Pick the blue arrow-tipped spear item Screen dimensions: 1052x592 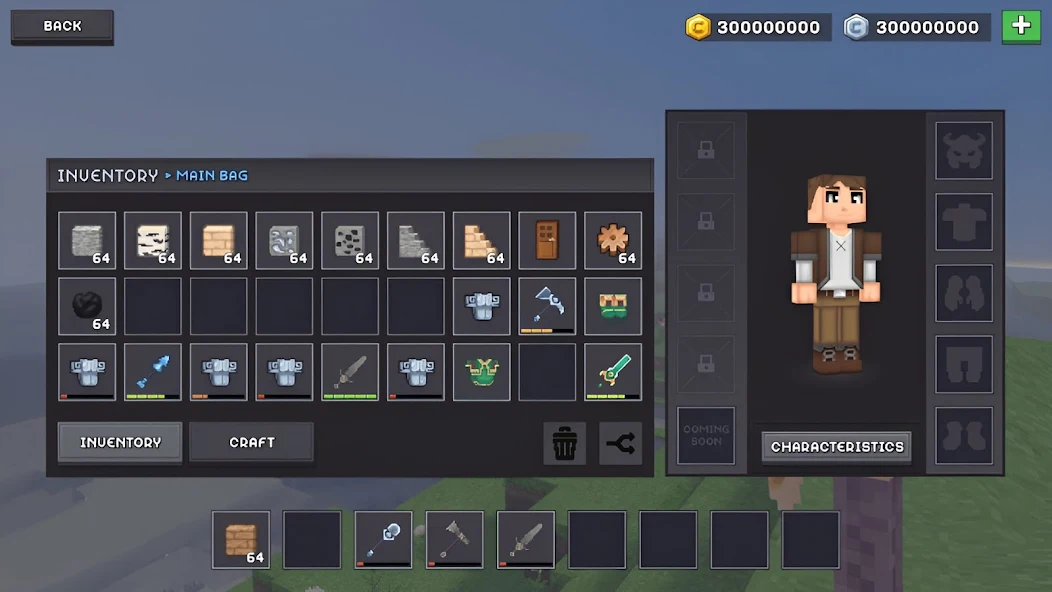coord(153,372)
